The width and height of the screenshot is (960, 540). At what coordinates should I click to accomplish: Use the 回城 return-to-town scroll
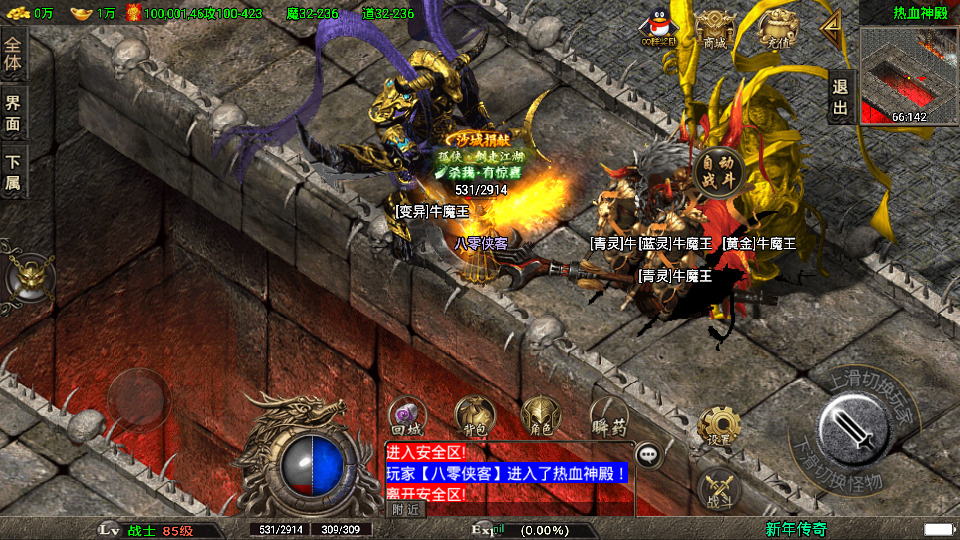click(x=408, y=417)
